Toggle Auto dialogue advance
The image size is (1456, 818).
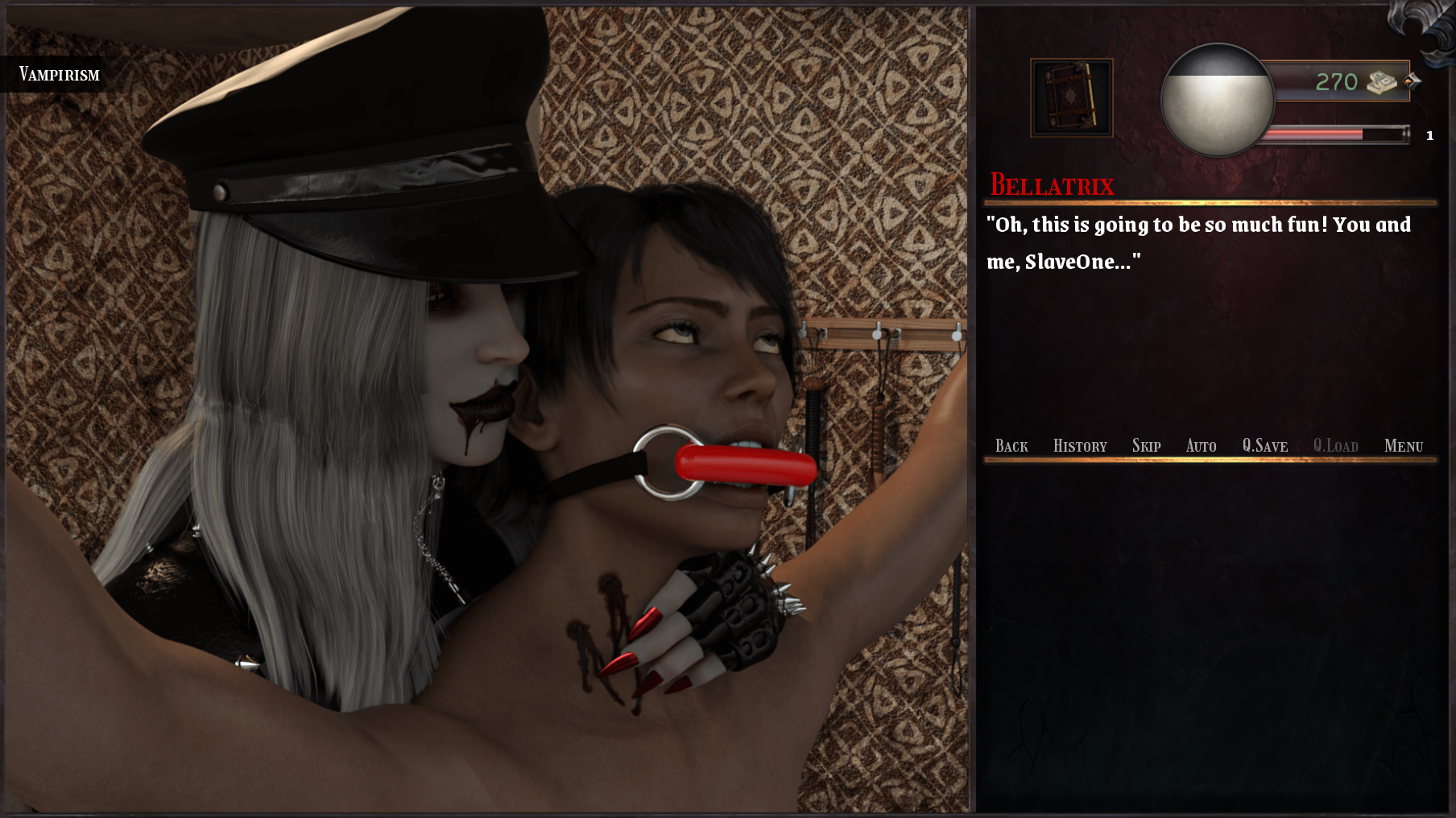pos(1201,446)
